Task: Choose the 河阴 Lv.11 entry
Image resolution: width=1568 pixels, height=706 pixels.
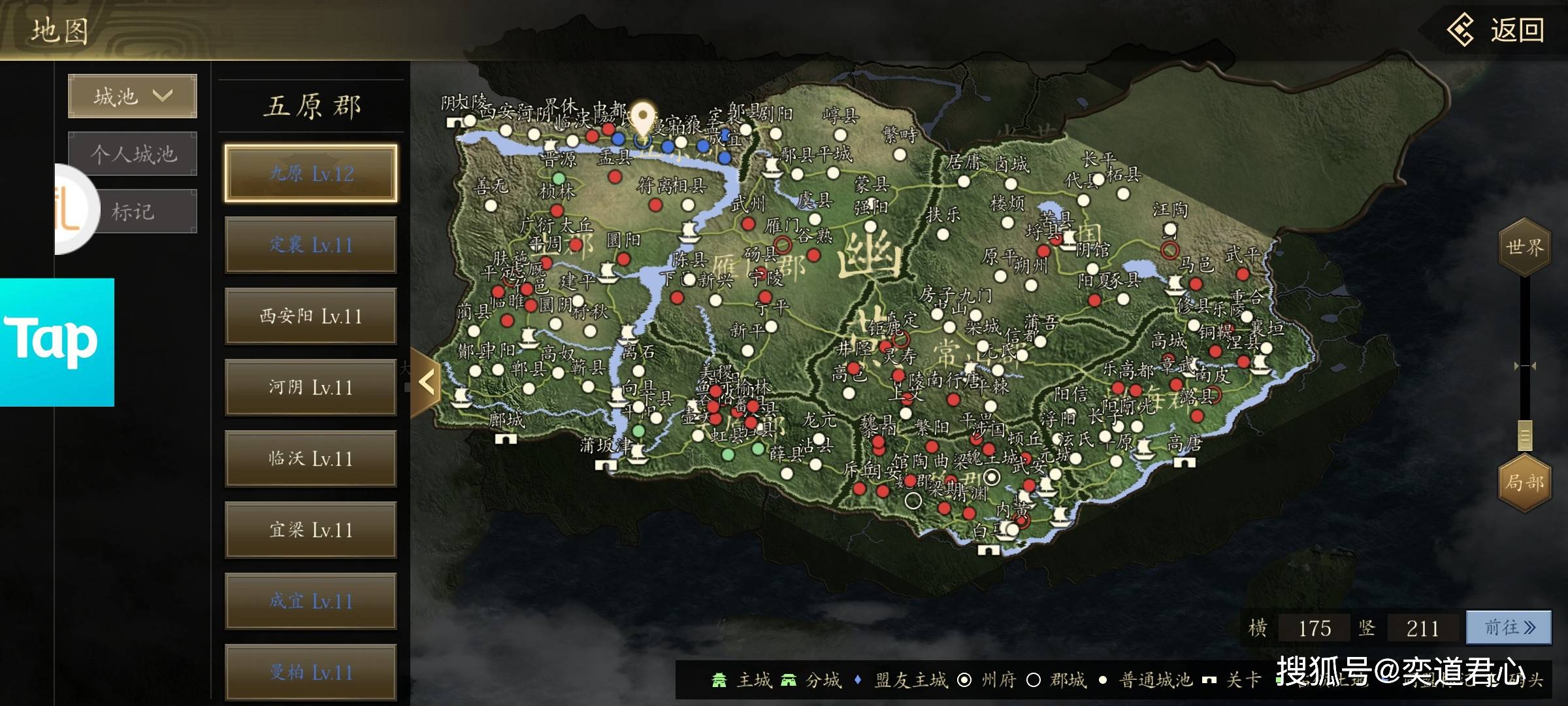Action: coord(311,388)
